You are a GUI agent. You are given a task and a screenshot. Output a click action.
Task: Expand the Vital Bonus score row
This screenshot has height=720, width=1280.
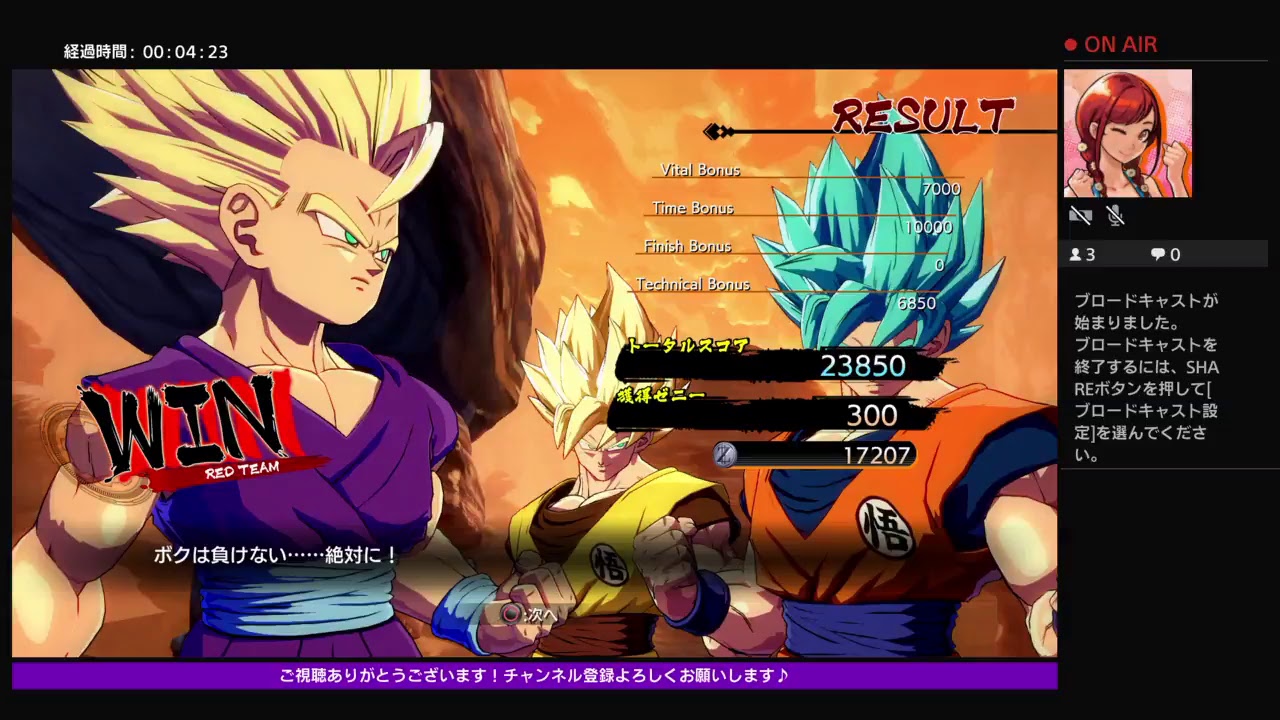(x=700, y=170)
